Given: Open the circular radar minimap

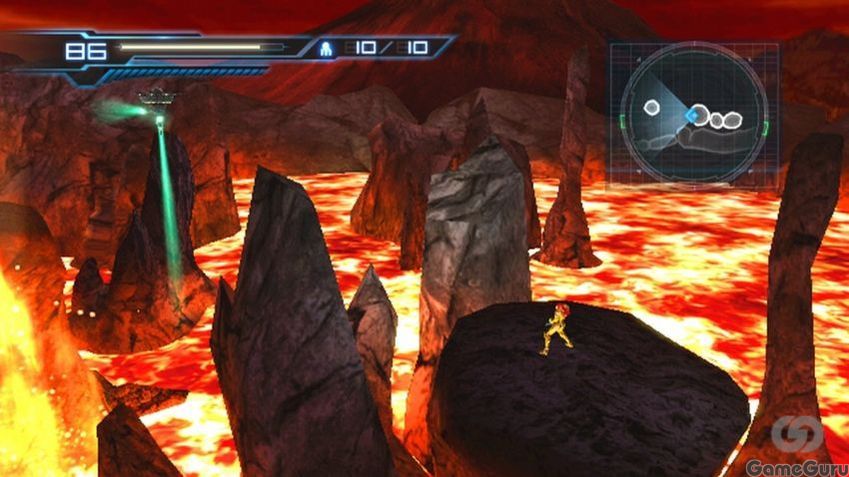Looking at the screenshot, I should [x=693, y=114].
